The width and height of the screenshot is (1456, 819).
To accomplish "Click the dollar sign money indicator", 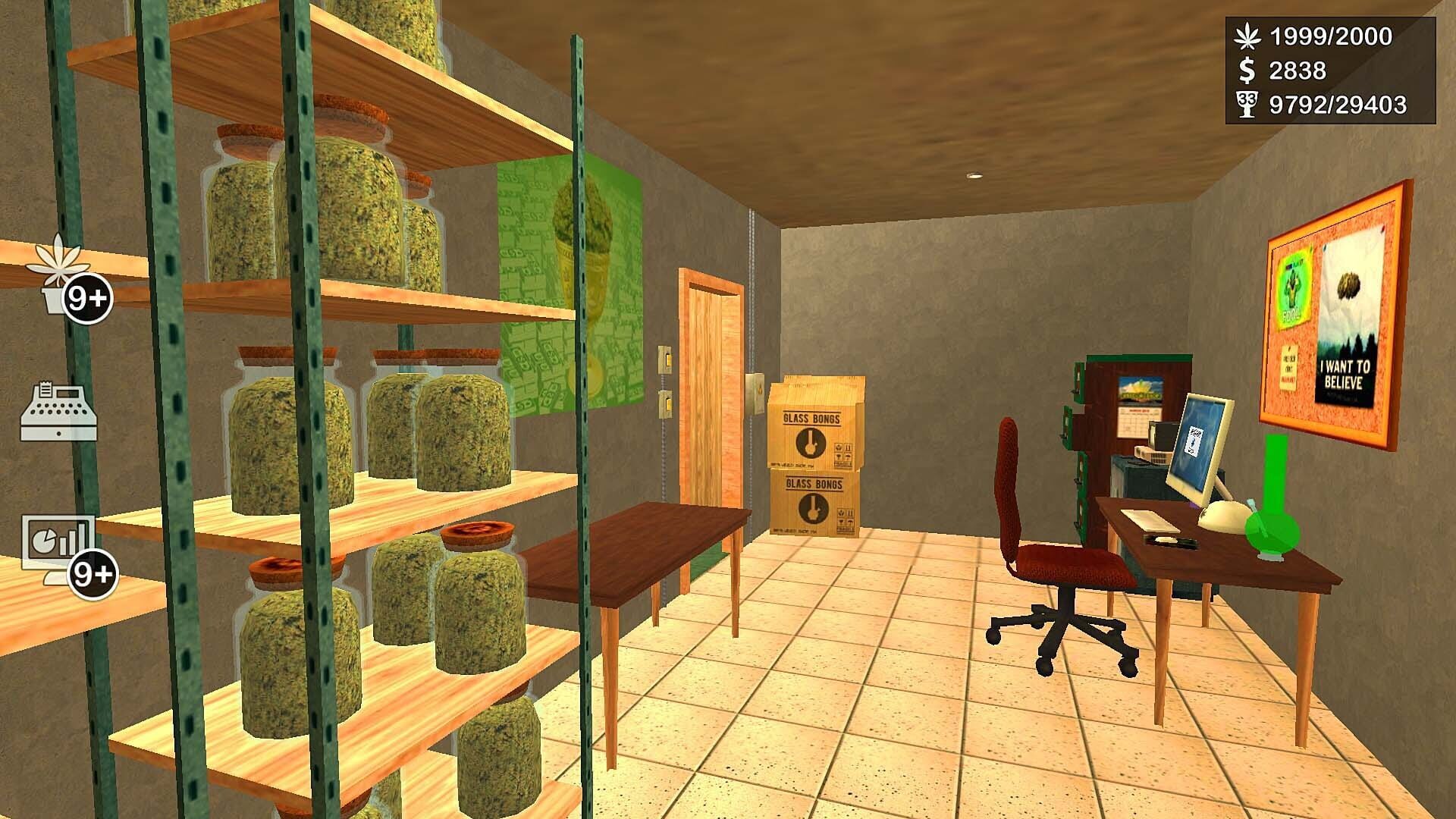I will (x=1246, y=70).
